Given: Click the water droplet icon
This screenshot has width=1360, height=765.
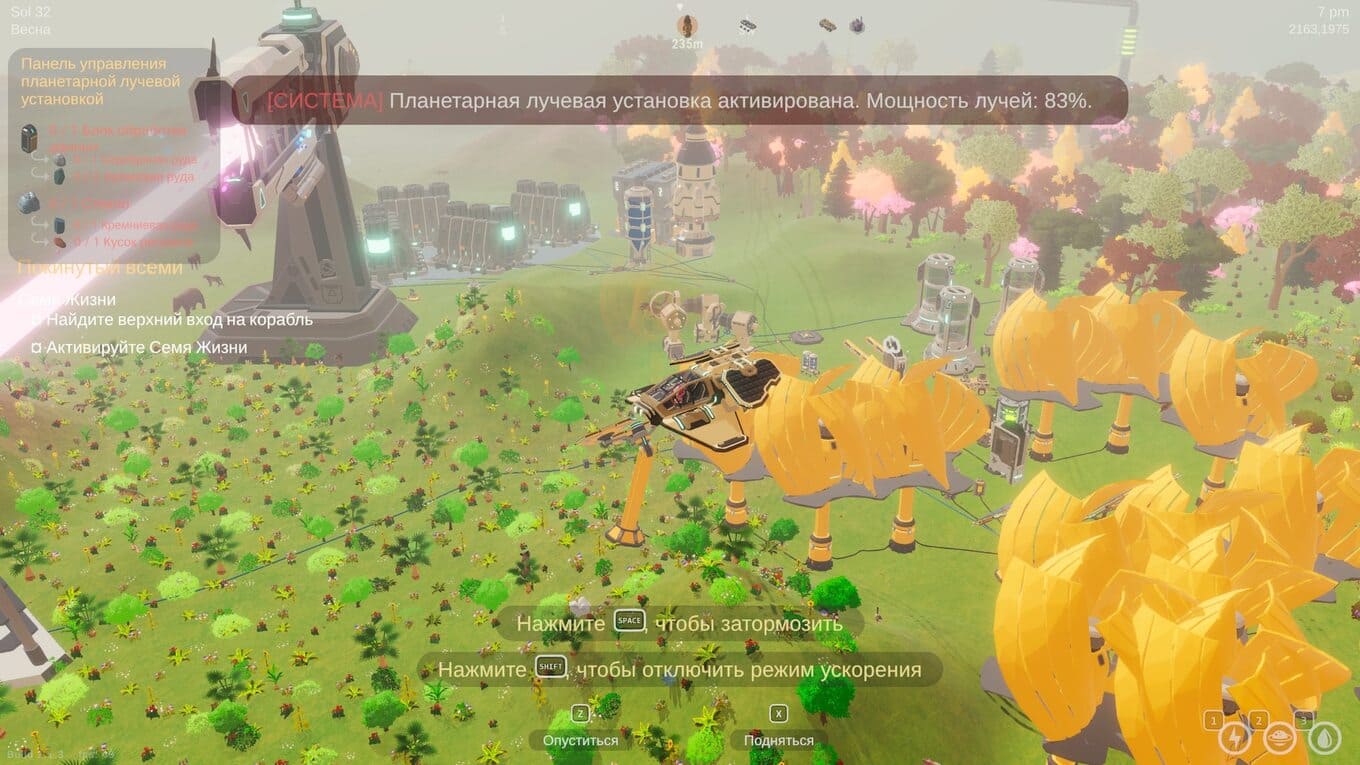Looking at the screenshot, I should [1324, 739].
